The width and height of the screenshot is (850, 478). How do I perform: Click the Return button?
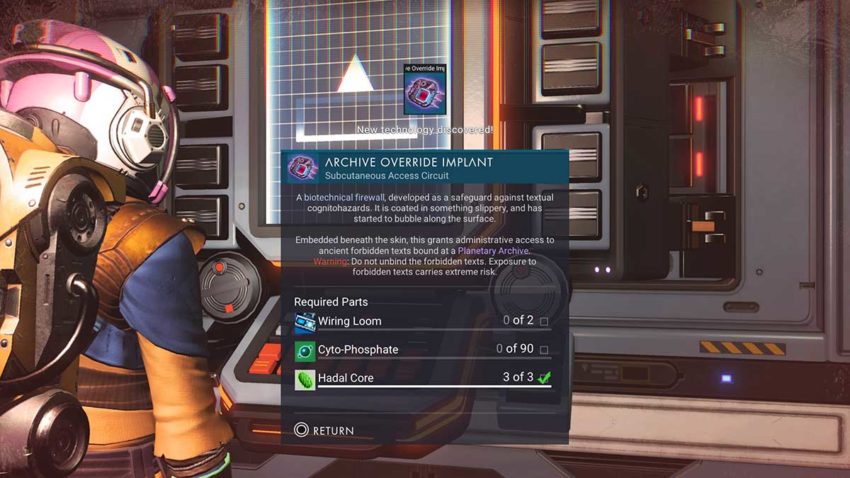(324, 430)
